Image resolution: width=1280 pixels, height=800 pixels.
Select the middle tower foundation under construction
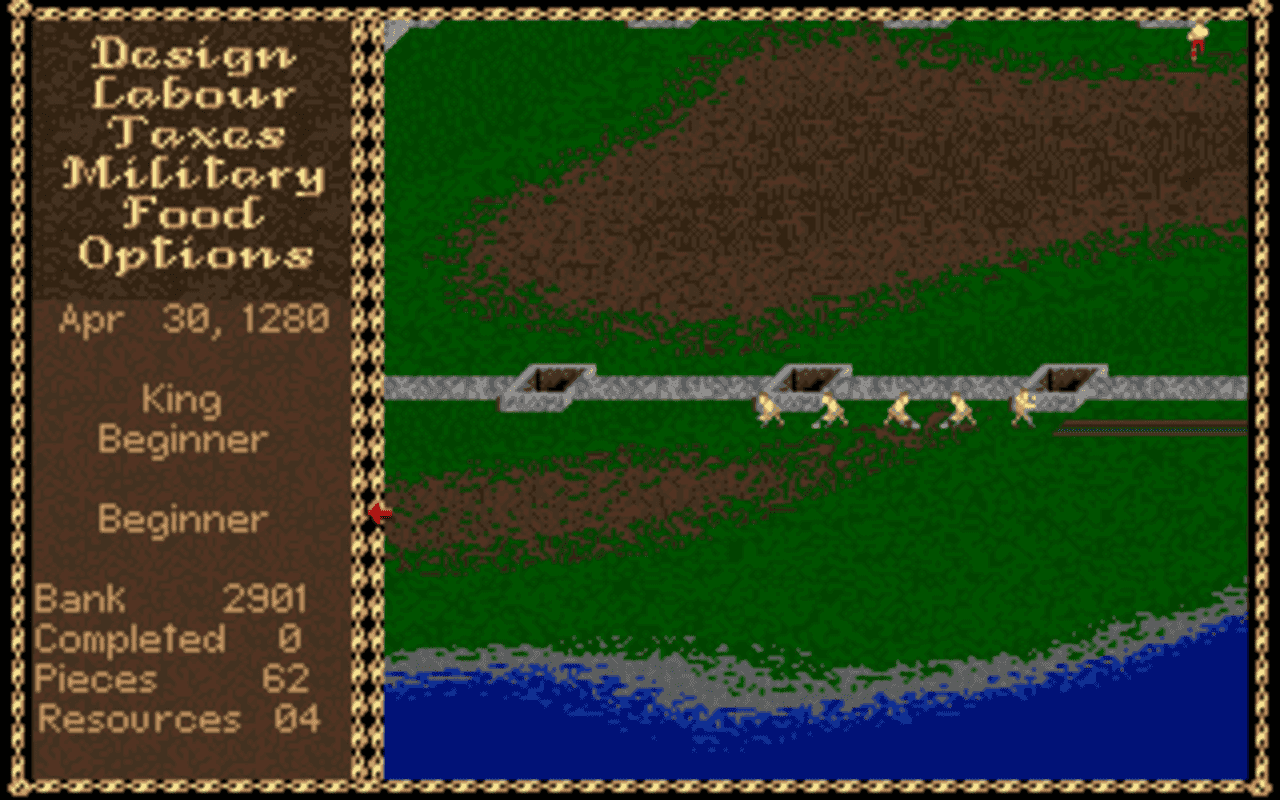810,380
